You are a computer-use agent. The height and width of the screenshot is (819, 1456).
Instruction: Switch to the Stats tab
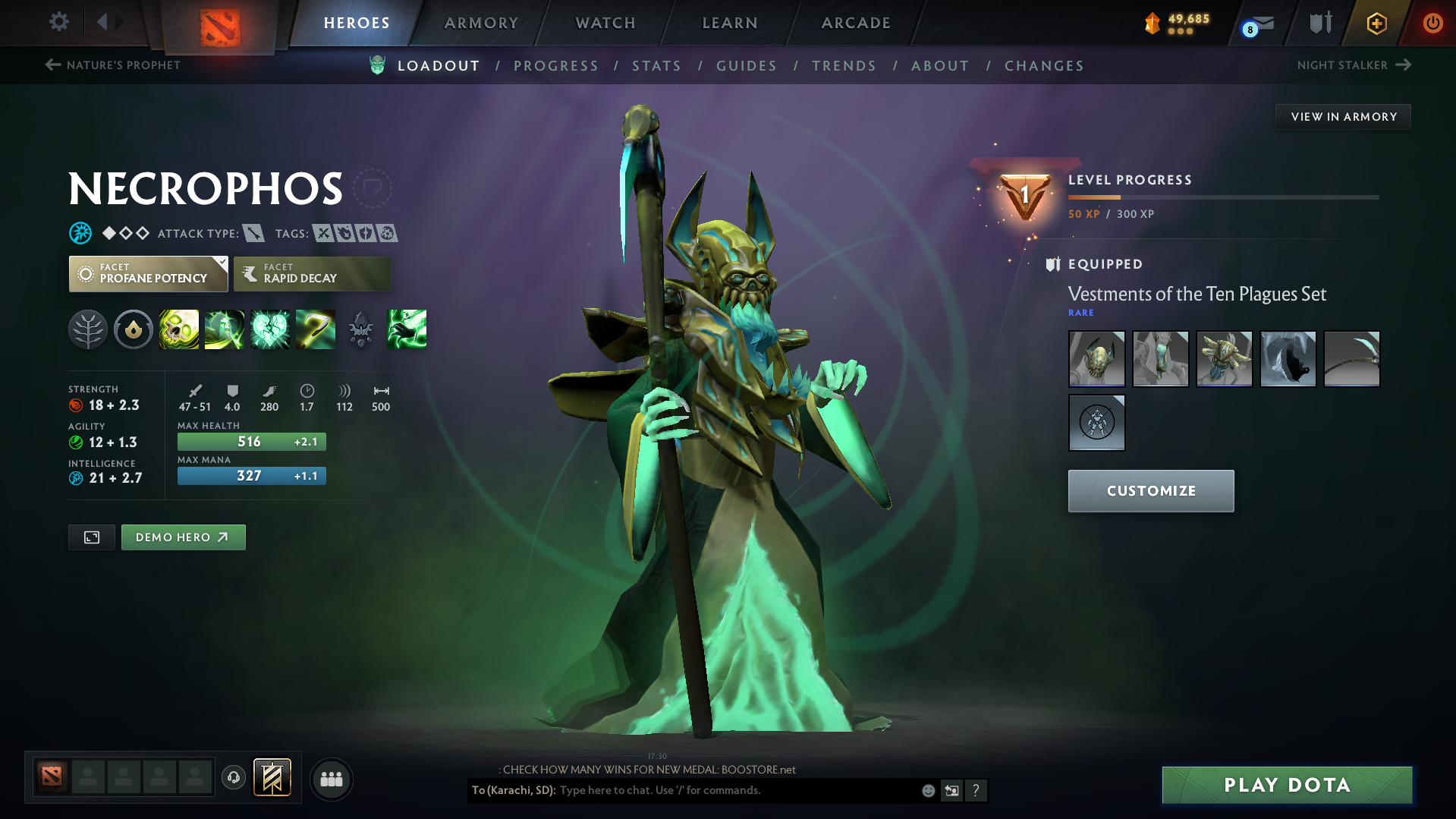coord(656,65)
